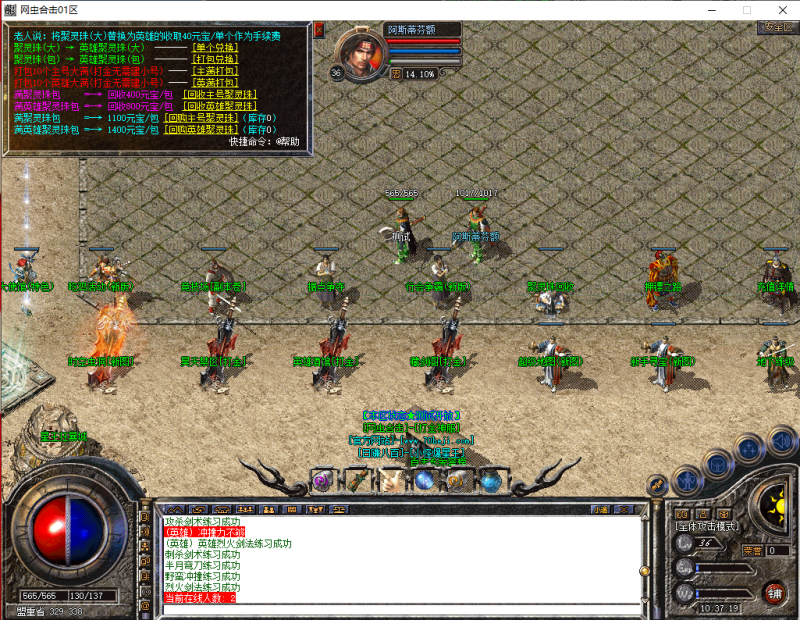This screenshot has width=800, height=620.
Task: Click the hero portrait of 阿斯蒂芬额
Action: [360, 53]
